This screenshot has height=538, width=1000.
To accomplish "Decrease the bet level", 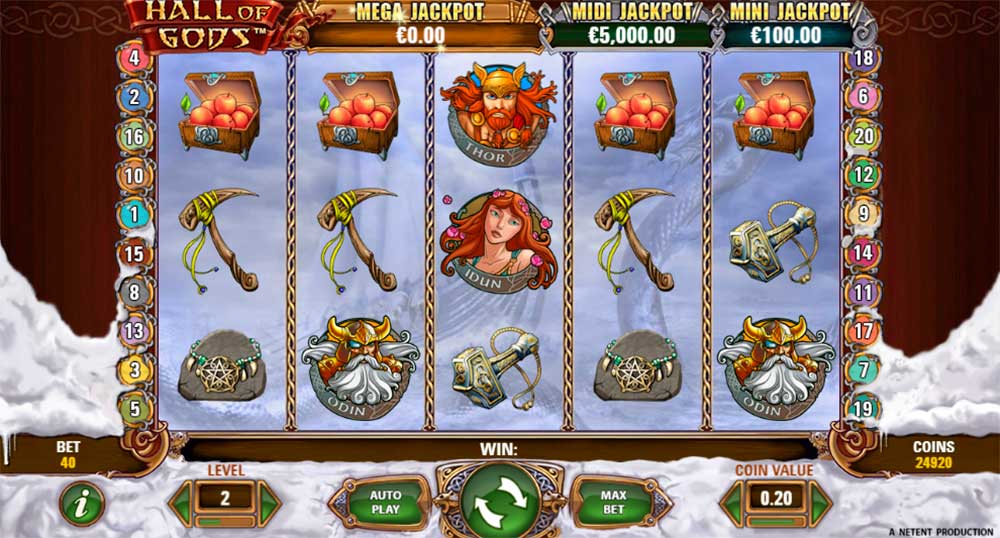I will tap(180, 502).
